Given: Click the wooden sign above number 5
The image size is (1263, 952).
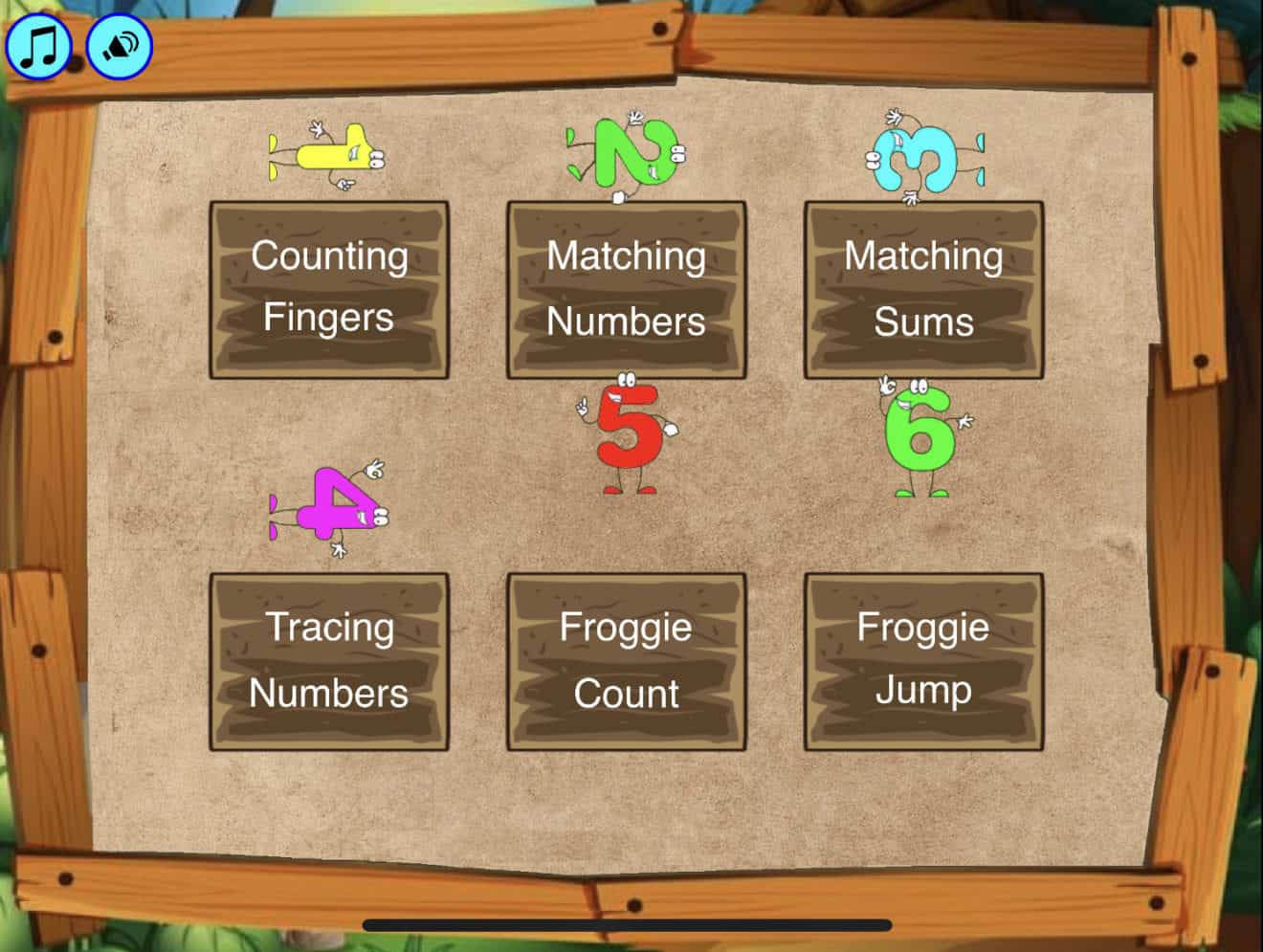Looking at the screenshot, I should pos(624,287).
